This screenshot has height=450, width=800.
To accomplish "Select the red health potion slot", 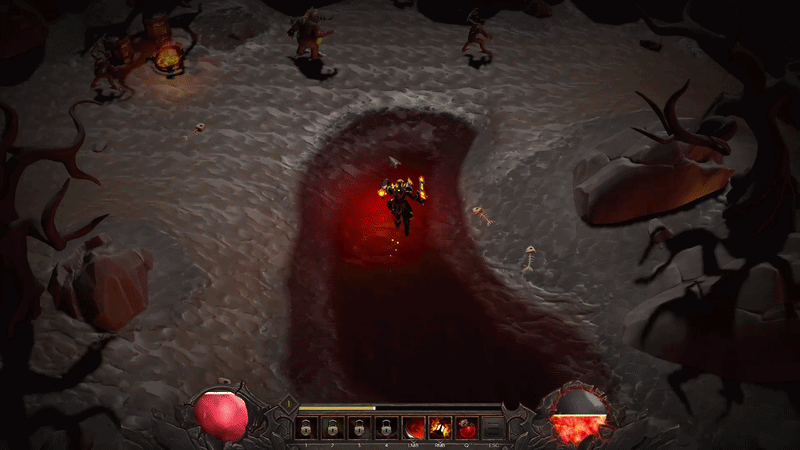I will pyautogui.click(x=466, y=429).
